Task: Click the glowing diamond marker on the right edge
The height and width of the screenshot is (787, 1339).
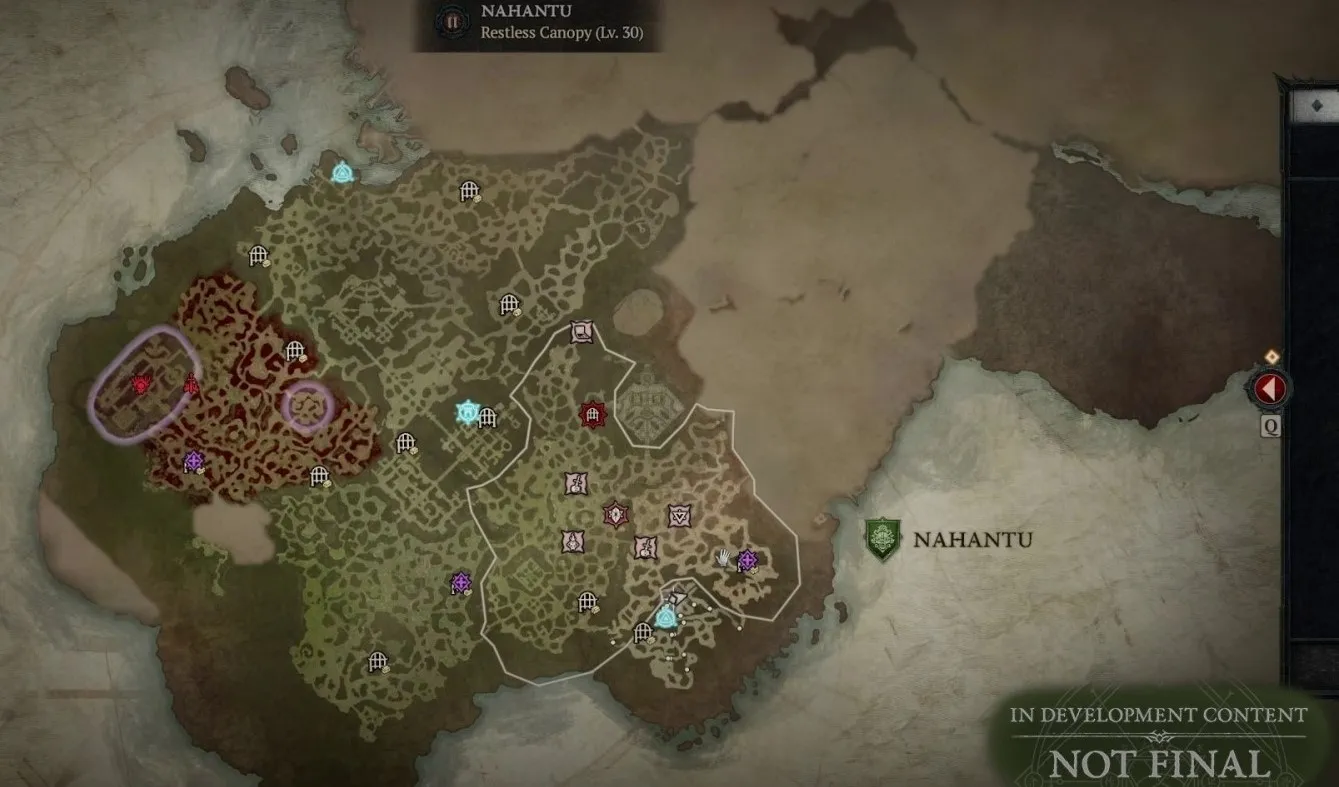Action: (1272, 357)
